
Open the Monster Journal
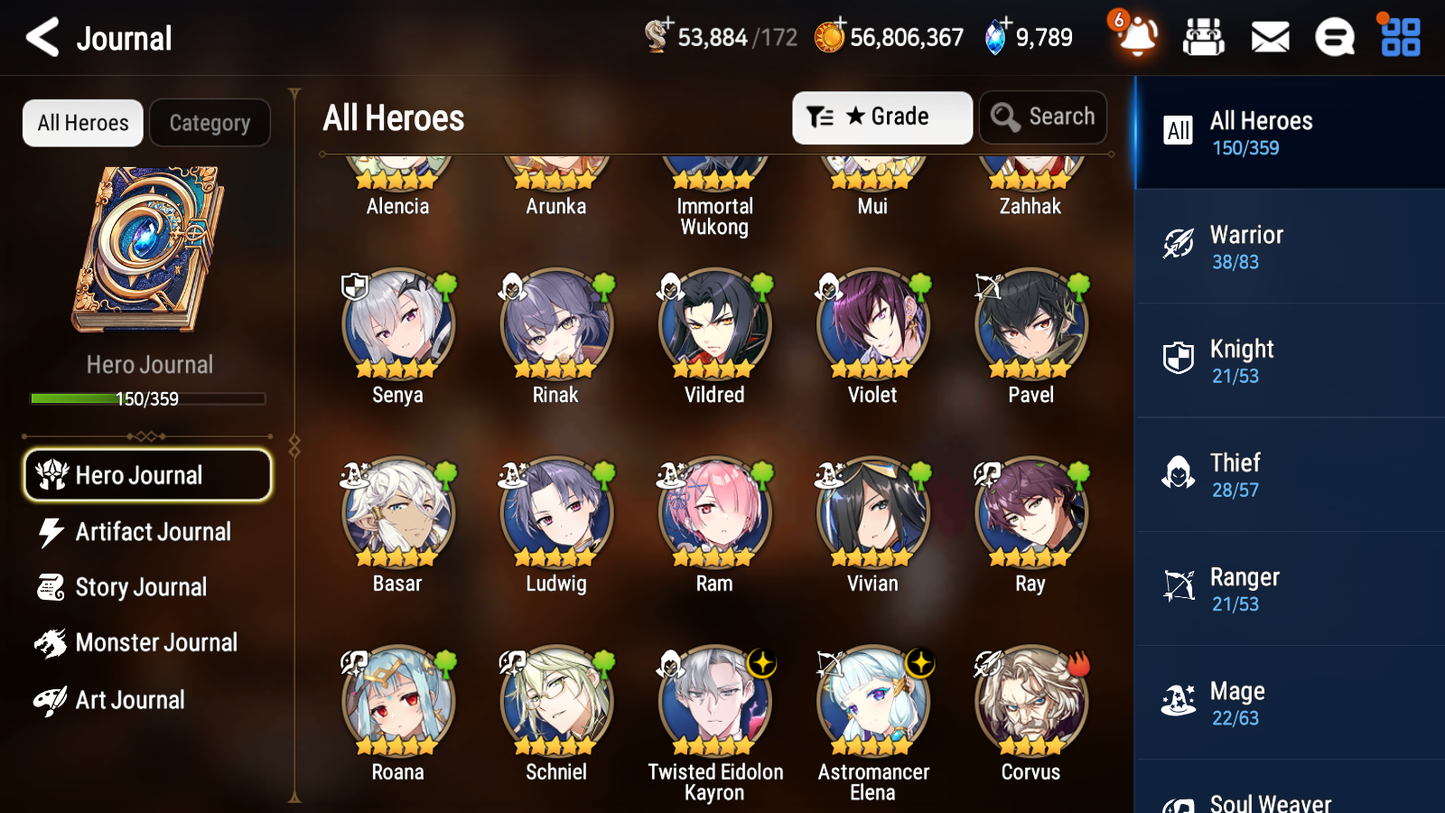tap(156, 643)
